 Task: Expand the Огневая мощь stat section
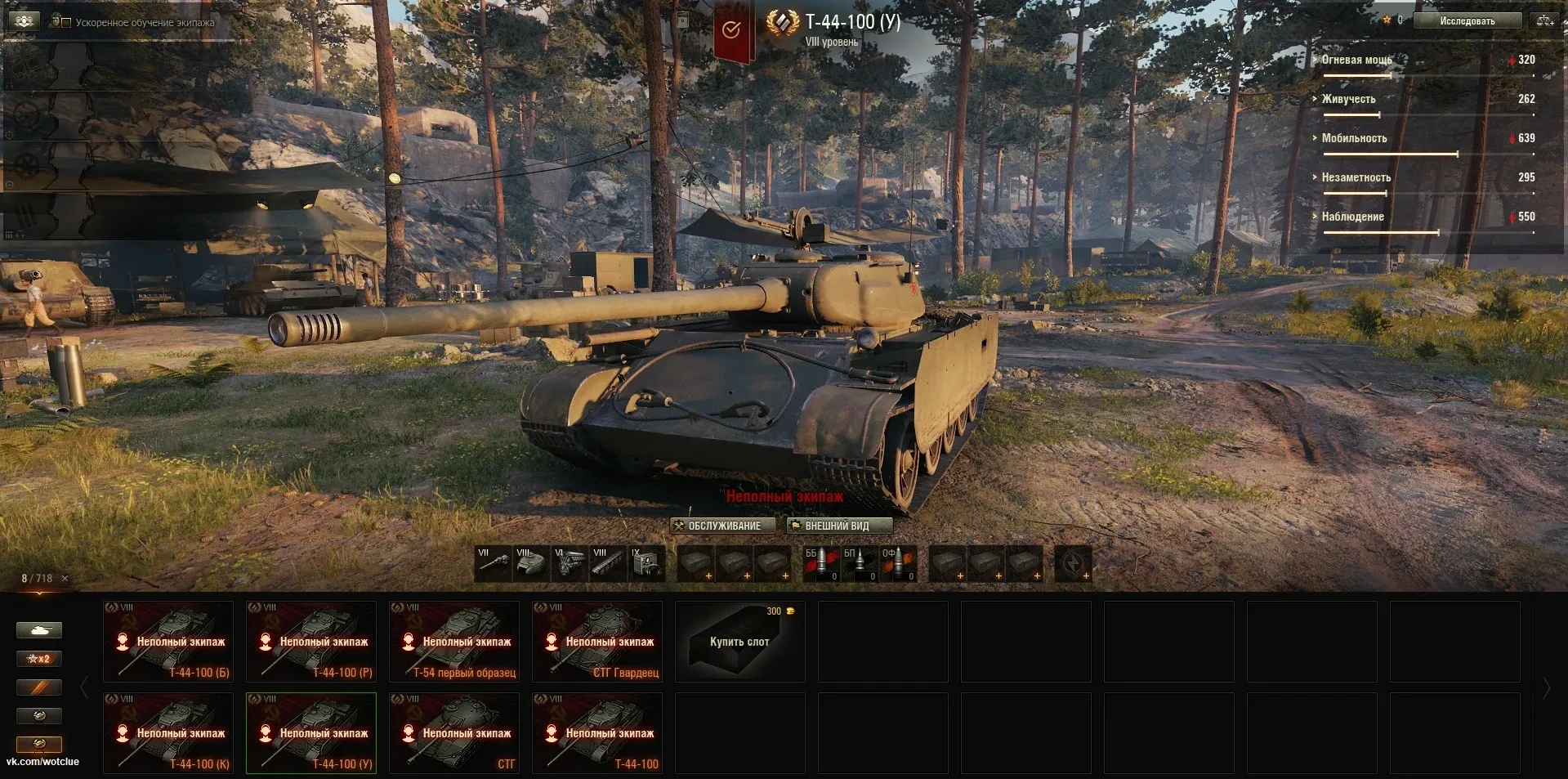point(1356,60)
